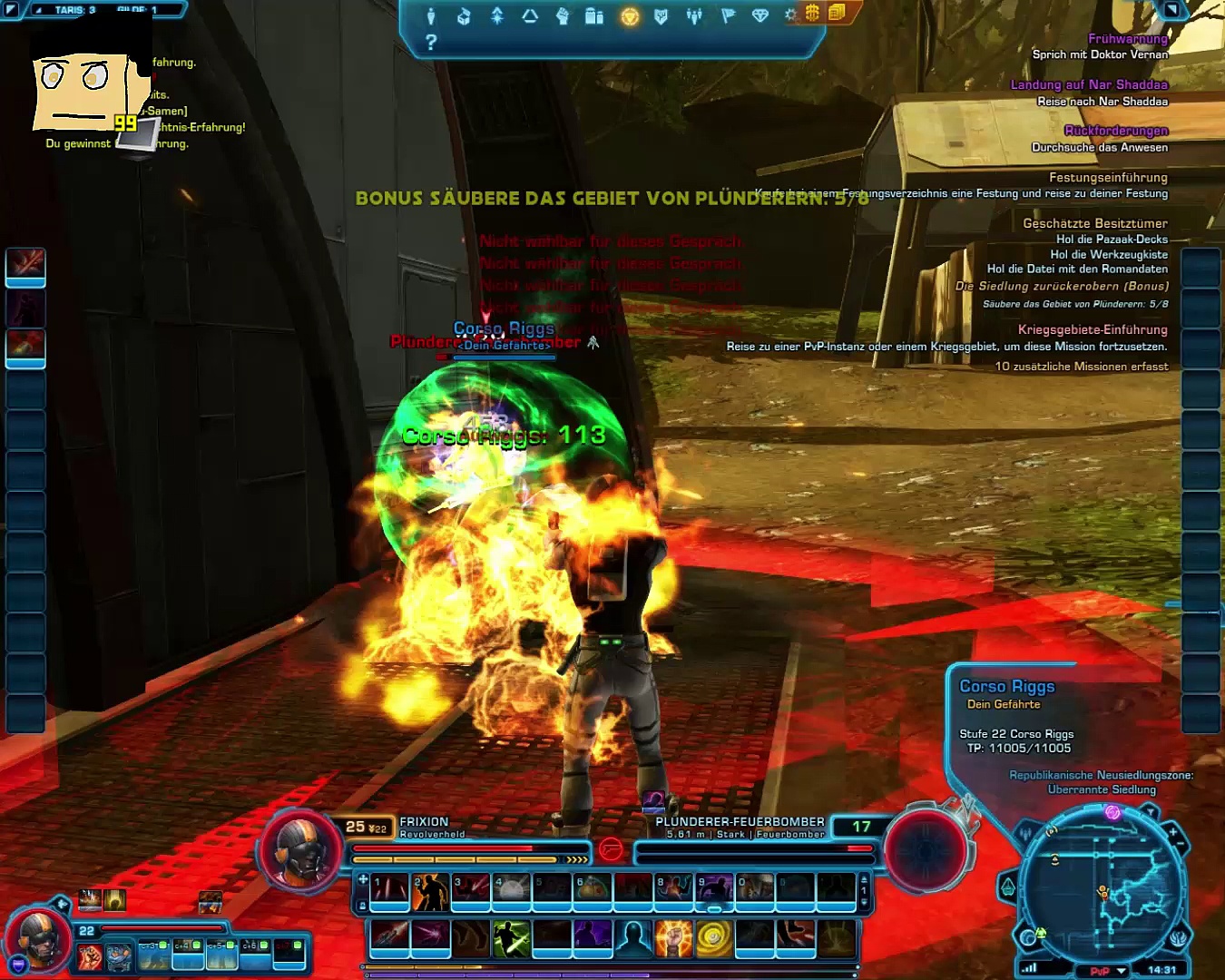Screen dimensions: 1225x980
Task: Click the question mark help icon
Action: point(431,42)
